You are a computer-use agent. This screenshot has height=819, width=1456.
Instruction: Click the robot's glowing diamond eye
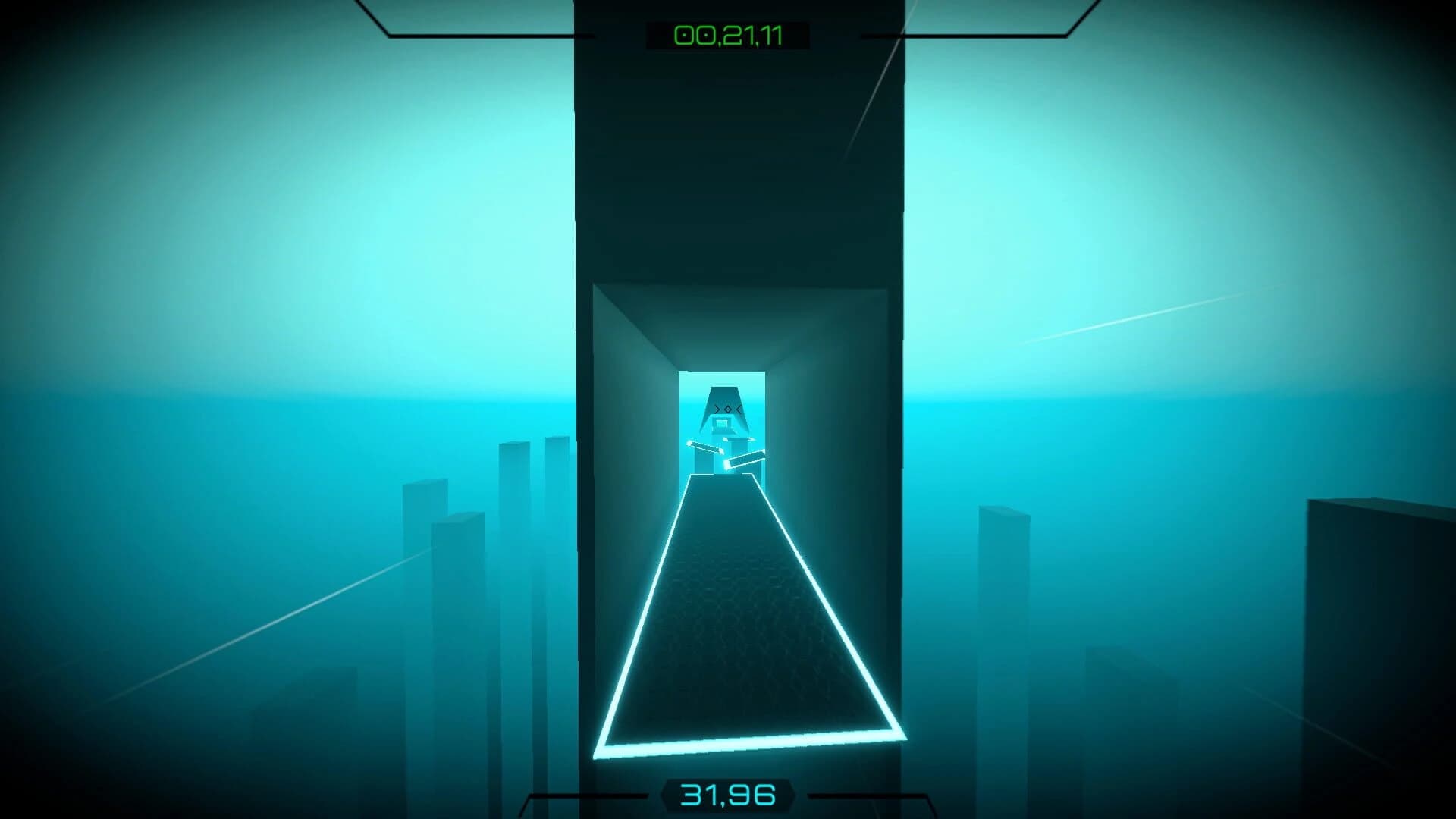point(728,409)
